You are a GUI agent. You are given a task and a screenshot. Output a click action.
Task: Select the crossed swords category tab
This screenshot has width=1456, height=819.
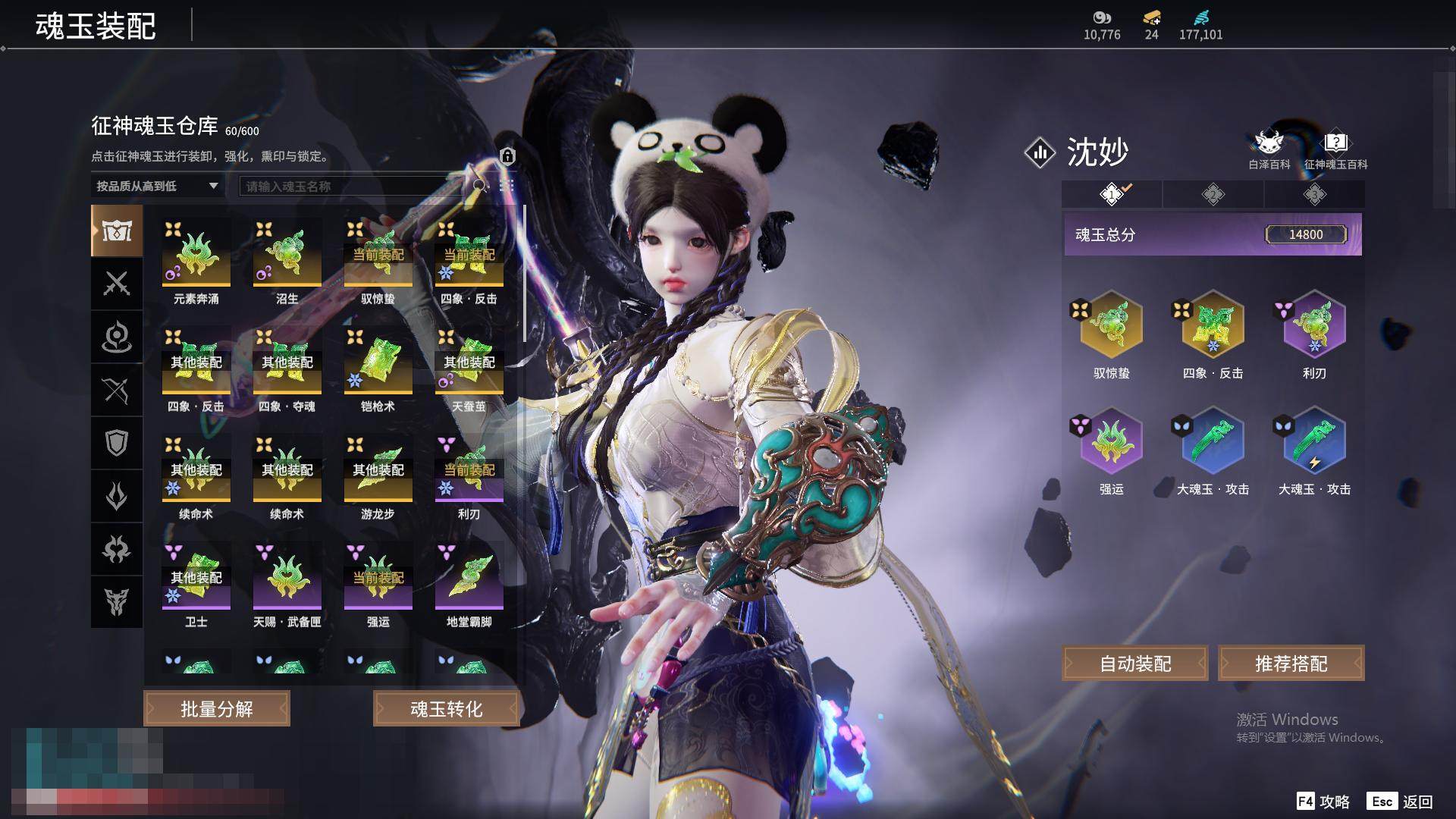(x=117, y=284)
